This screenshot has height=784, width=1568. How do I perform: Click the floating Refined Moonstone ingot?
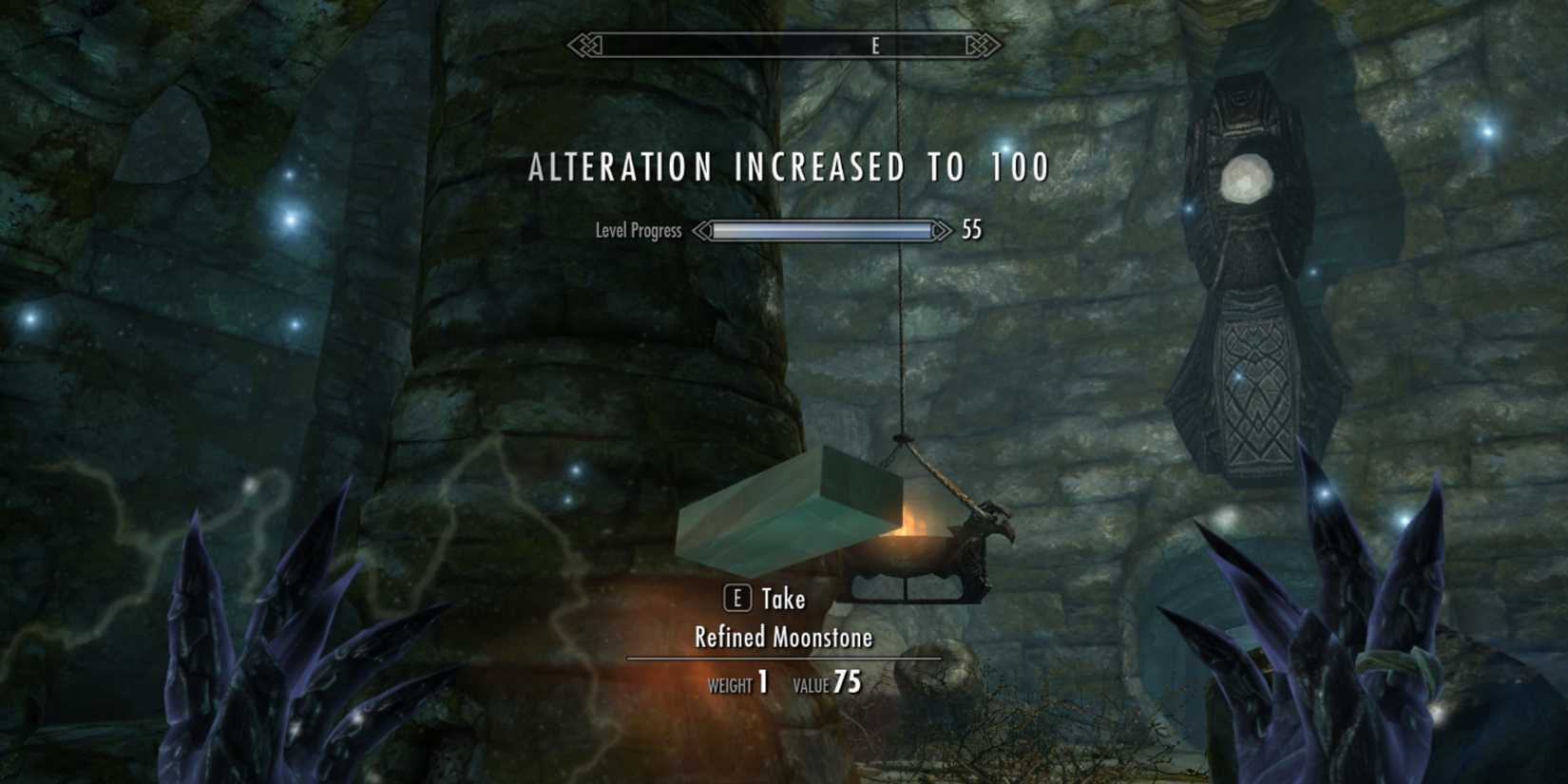coord(789,513)
